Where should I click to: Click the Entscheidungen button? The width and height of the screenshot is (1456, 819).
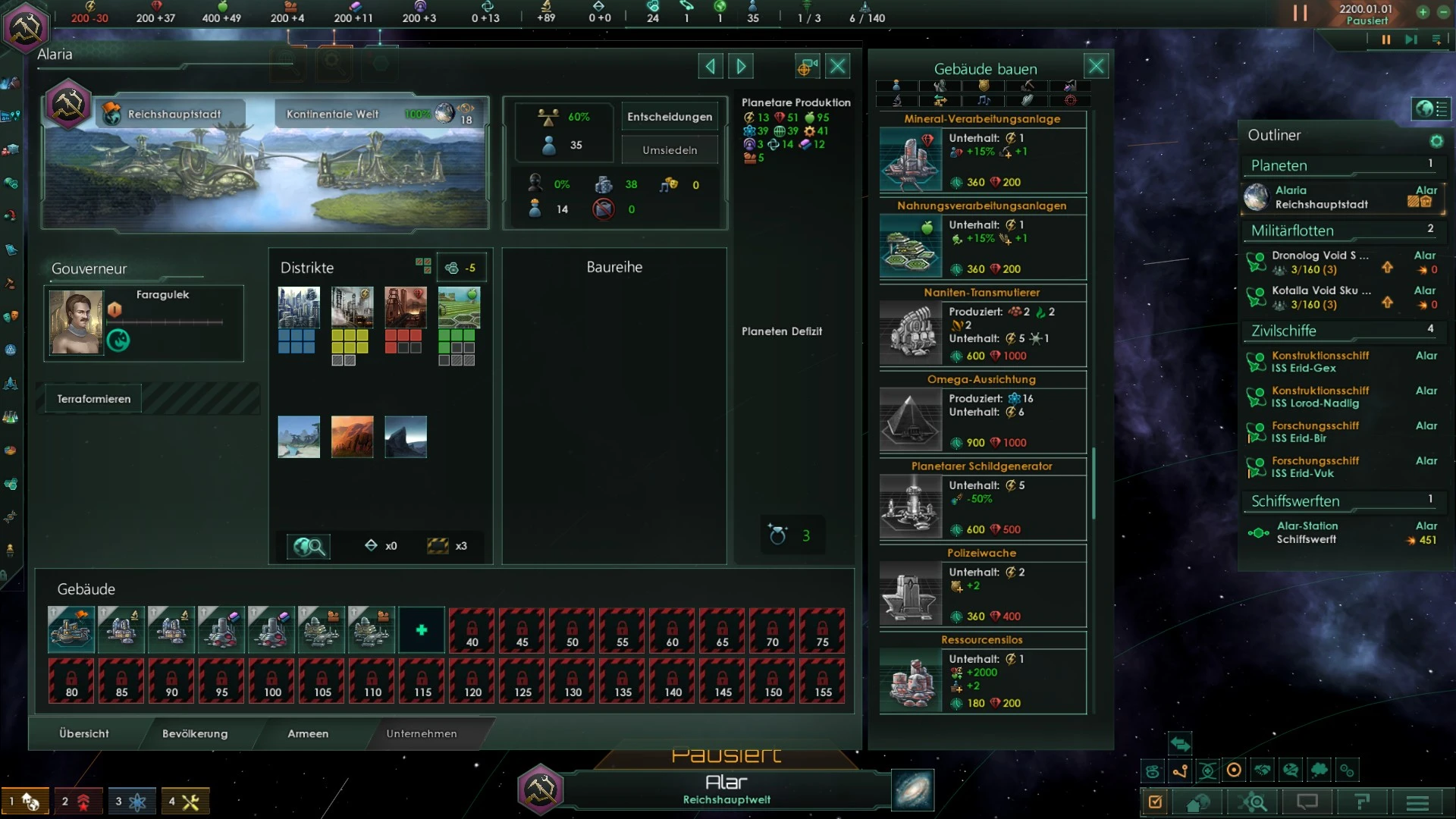coord(670,116)
